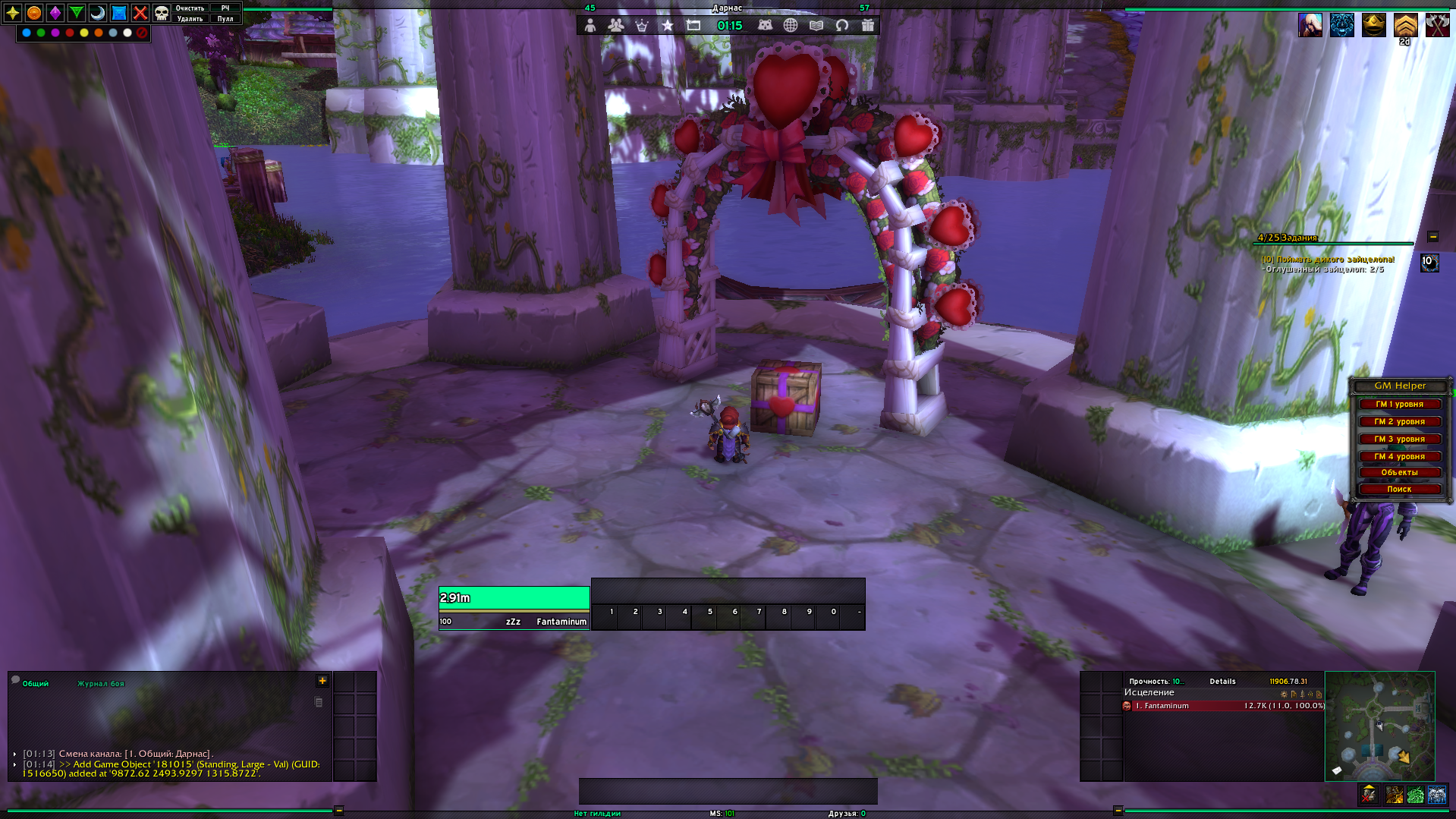
Task: Open "ГМ 4 уровня" commands
Action: click(1399, 456)
